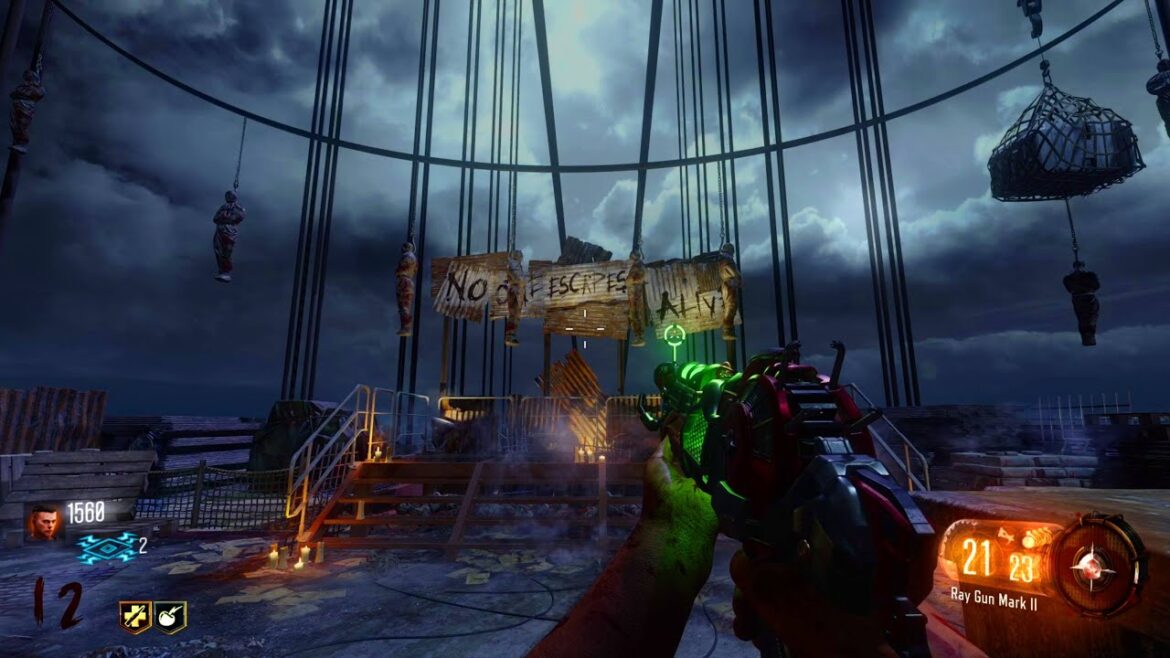Click the yellow cross perk icon
The height and width of the screenshot is (658, 1170).
point(135,616)
